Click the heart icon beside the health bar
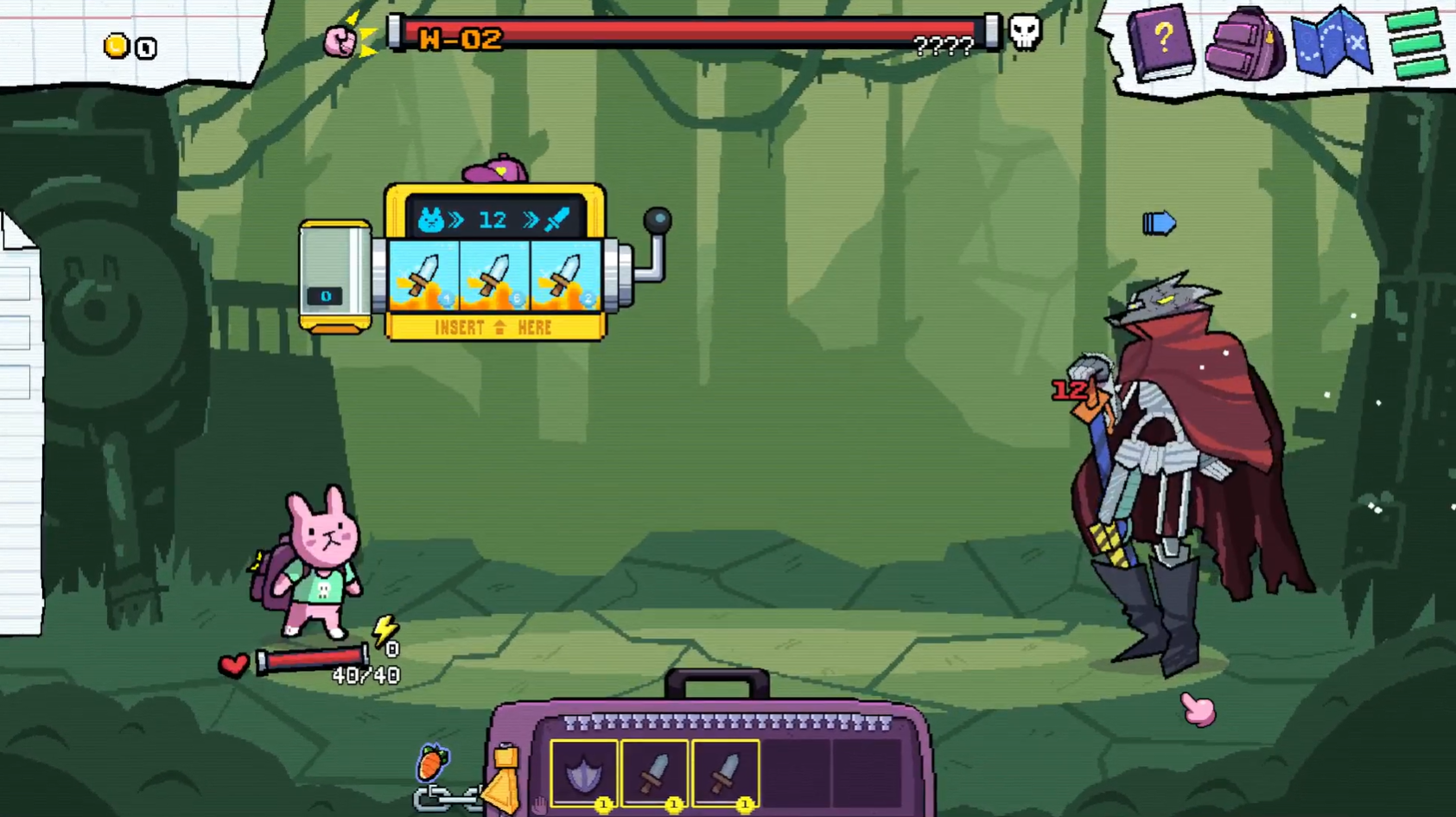 tap(232, 666)
